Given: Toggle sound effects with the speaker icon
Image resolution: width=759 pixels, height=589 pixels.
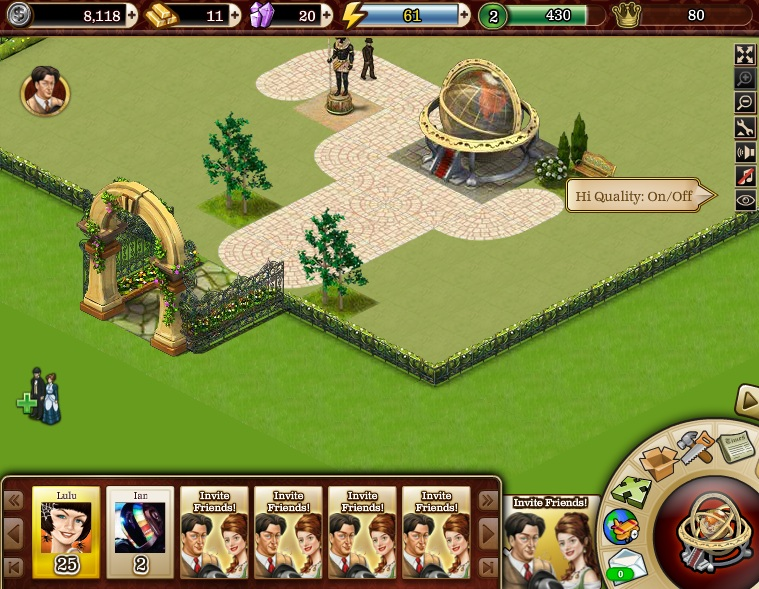Looking at the screenshot, I should pos(745,152).
